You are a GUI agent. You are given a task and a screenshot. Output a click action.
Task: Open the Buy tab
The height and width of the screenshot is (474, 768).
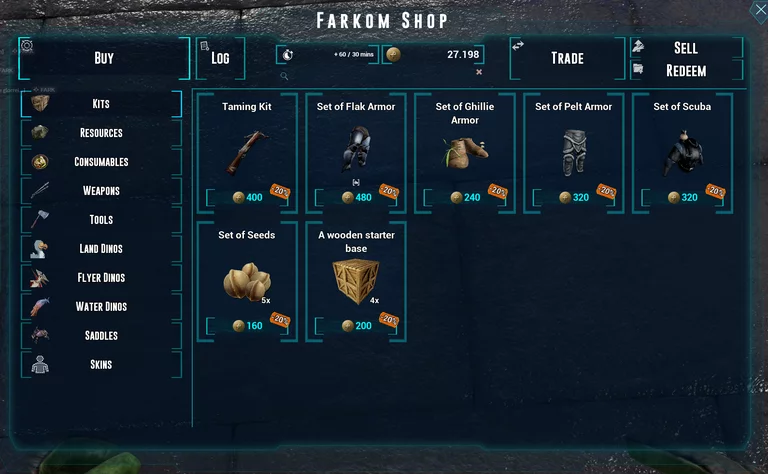point(104,58)
